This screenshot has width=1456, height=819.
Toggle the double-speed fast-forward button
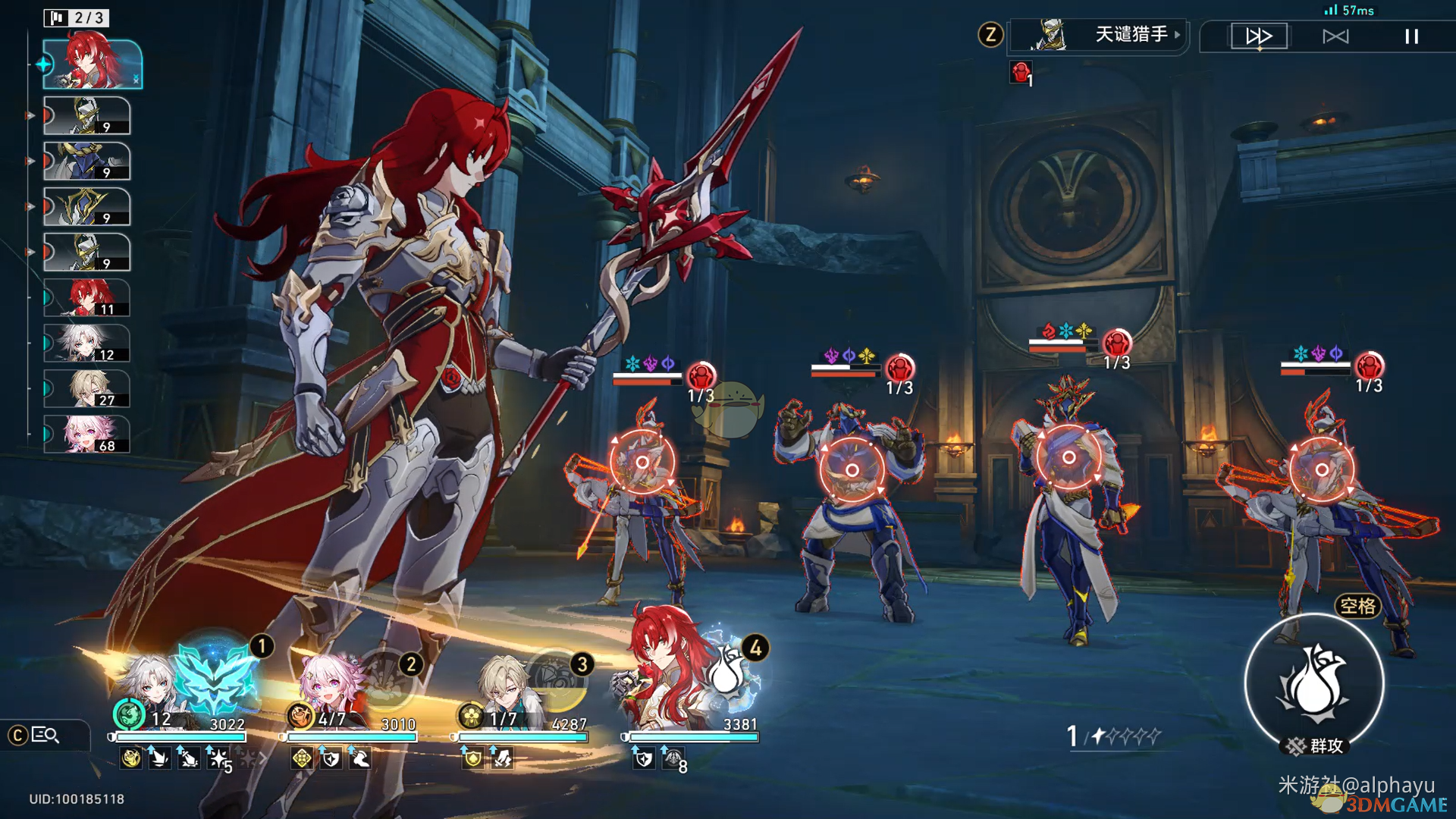pos(1259,36)
